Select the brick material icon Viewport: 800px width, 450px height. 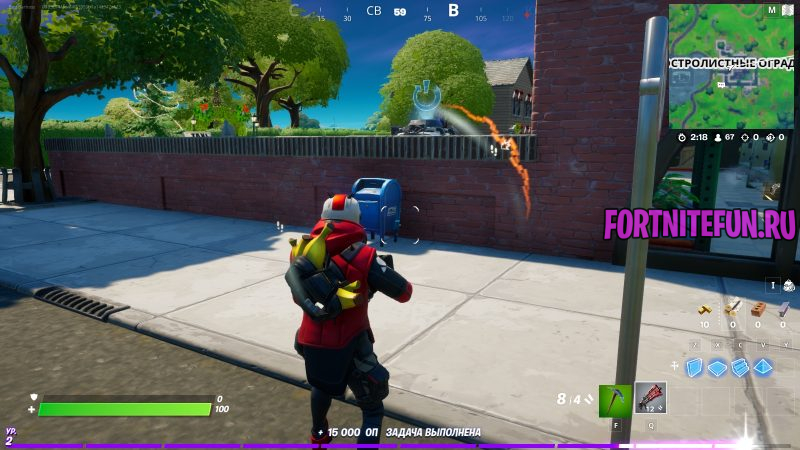758,309
